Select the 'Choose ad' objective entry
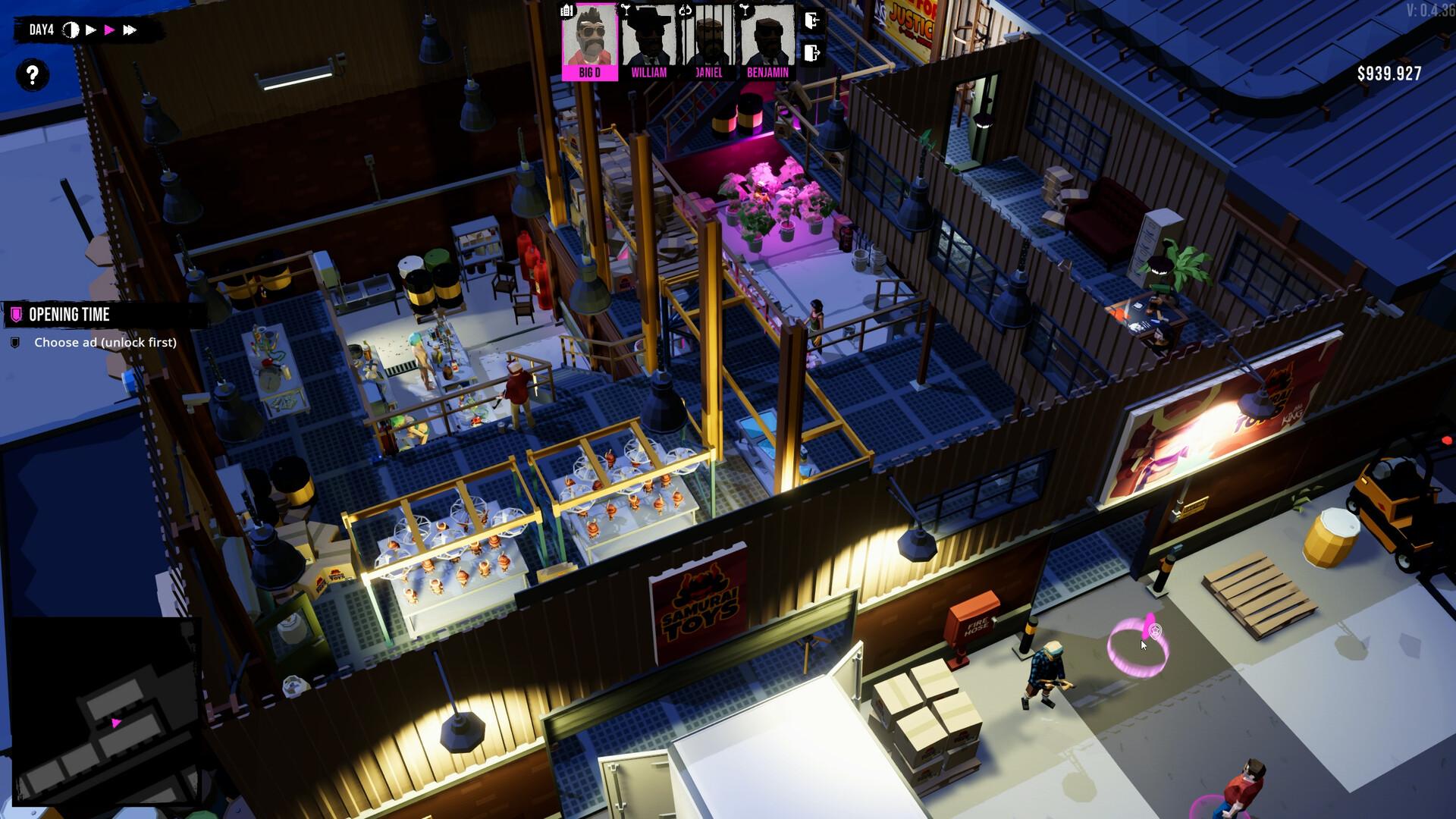 tap(105, 343)
